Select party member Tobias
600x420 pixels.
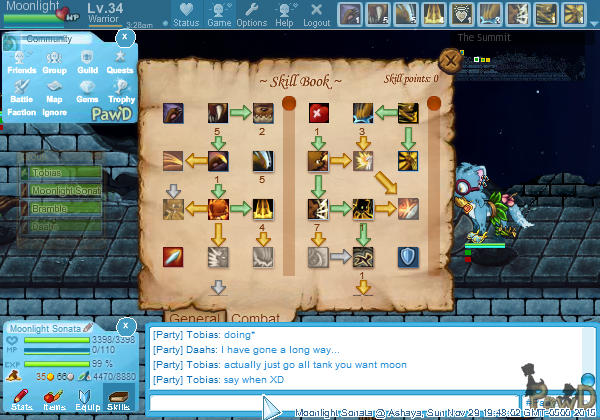60,173
